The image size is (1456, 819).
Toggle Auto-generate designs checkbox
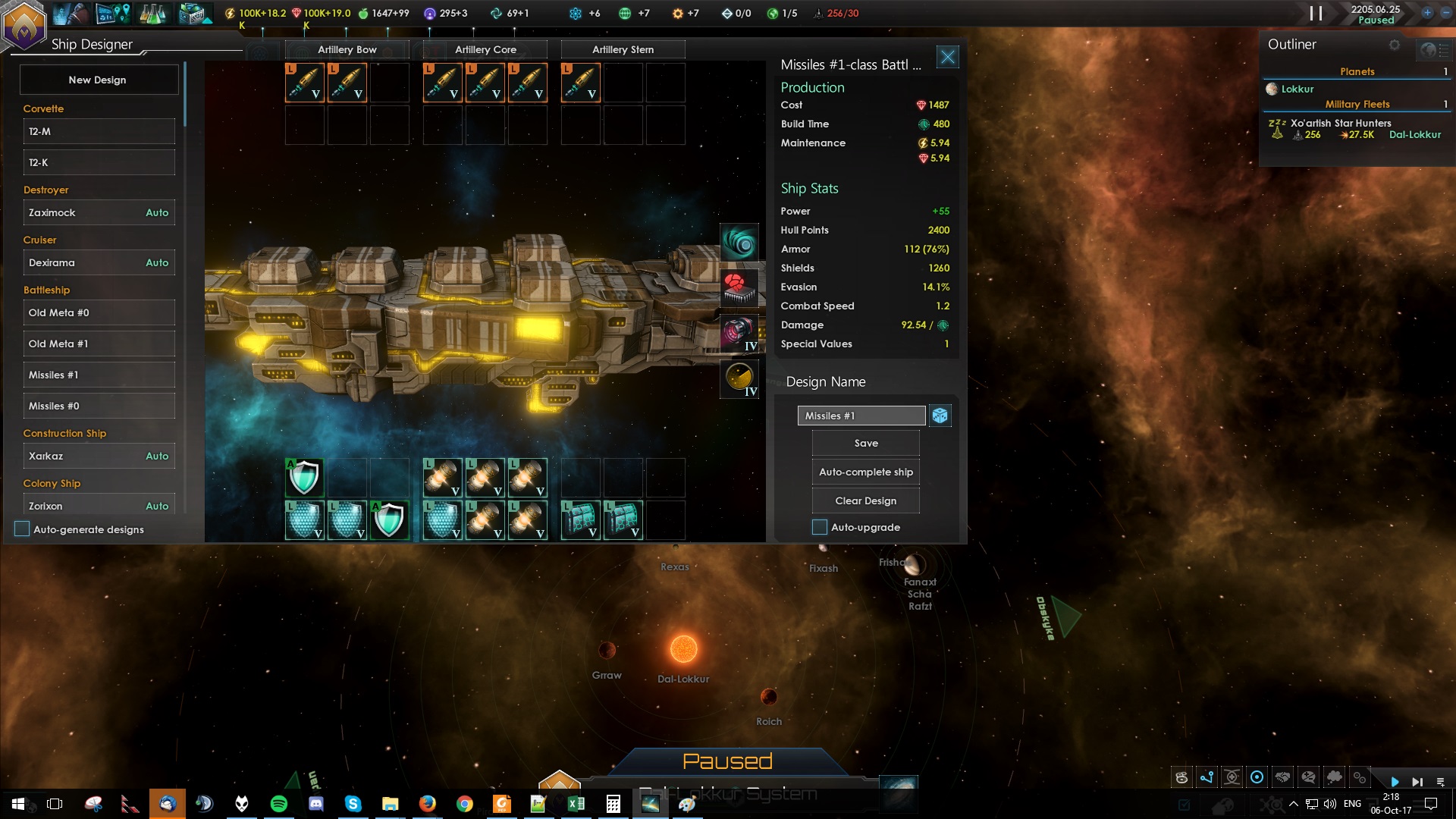tap(22, 529)
